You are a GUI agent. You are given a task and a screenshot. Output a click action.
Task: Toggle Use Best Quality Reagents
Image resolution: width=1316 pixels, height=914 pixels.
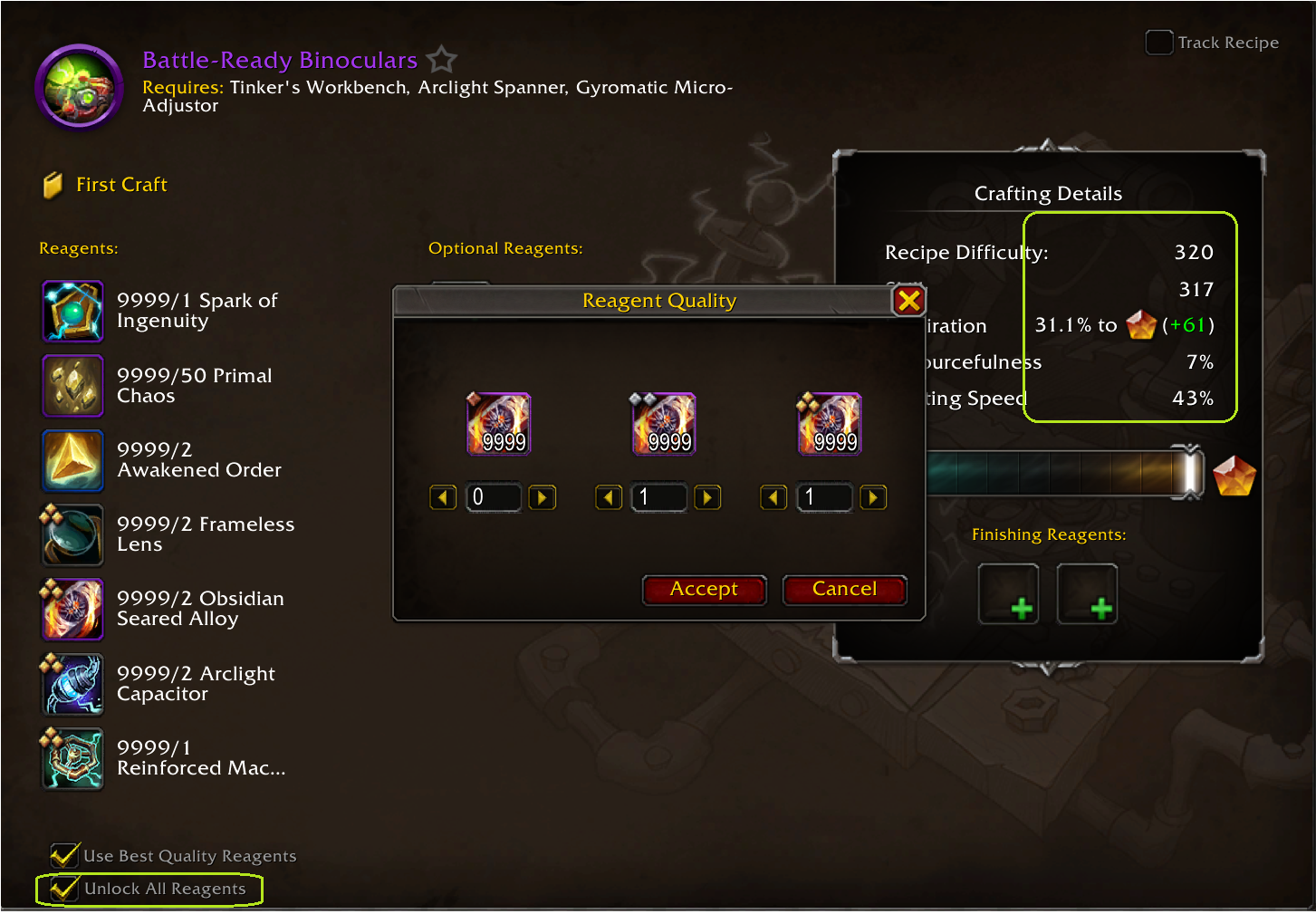coord(64,855)
